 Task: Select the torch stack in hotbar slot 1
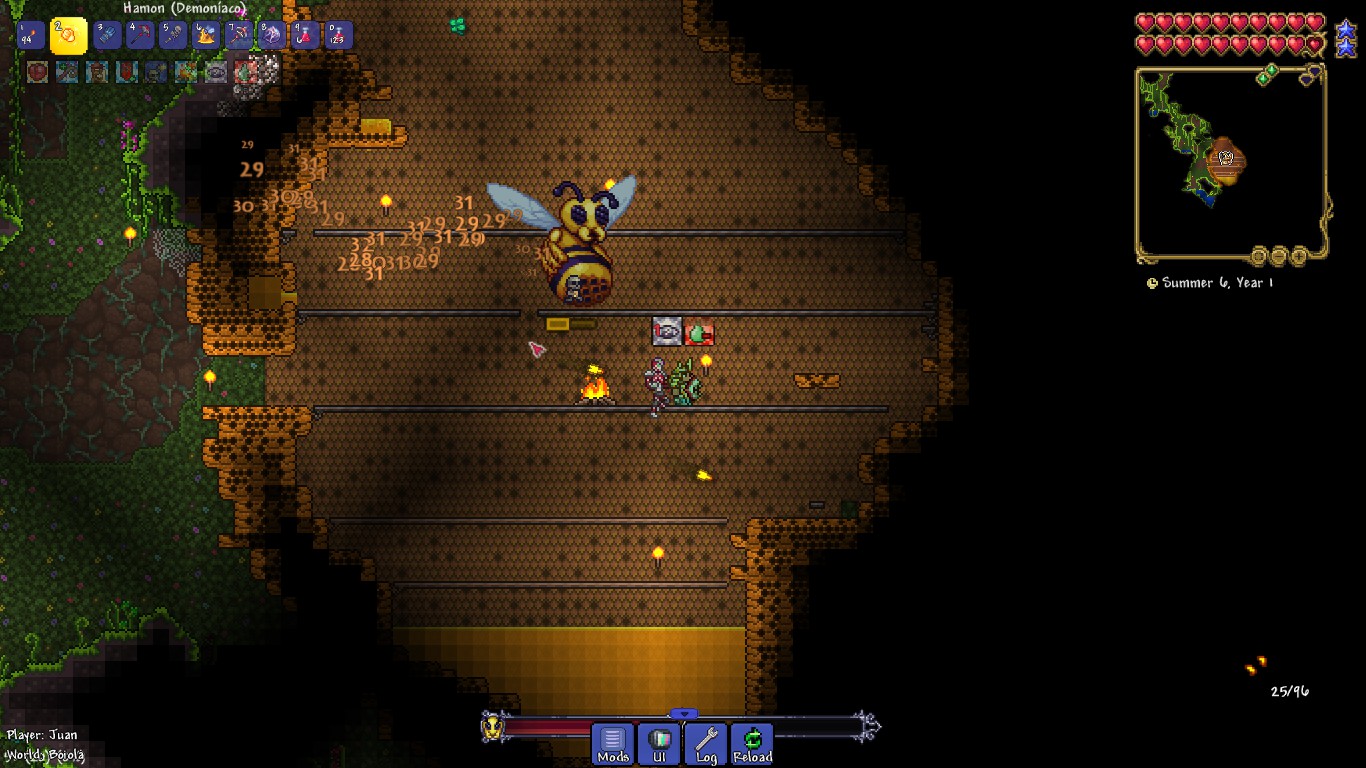click(30, 36)
